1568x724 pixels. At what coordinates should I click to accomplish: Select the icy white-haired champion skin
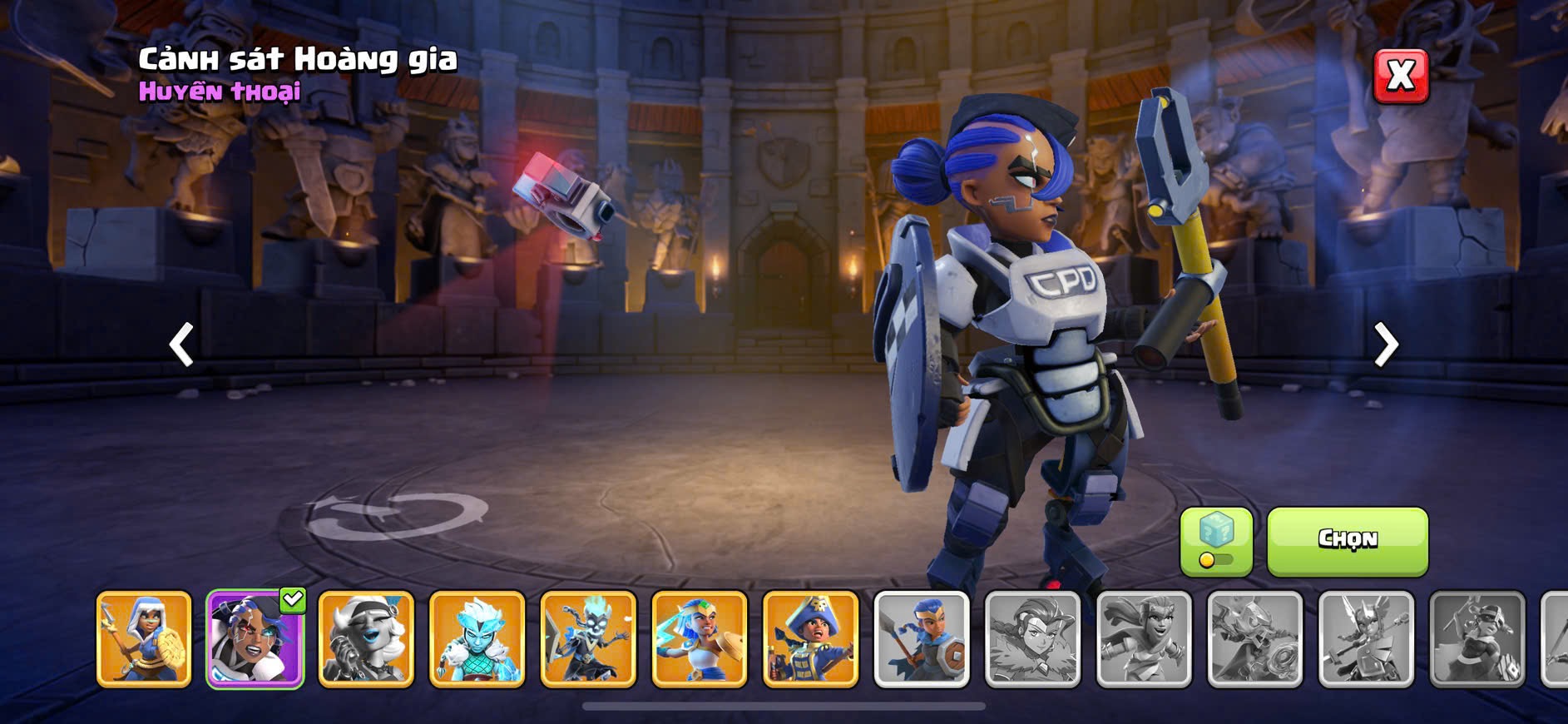[477, 639]
